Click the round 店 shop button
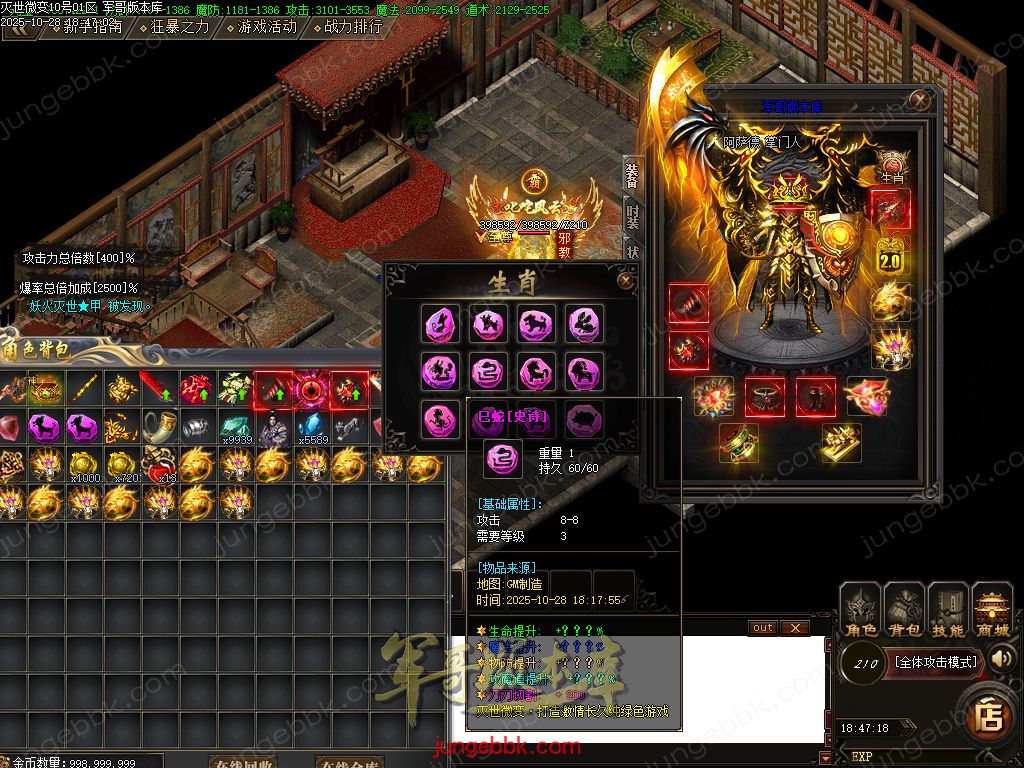1024x768 pixels. (x=991, y=716)
